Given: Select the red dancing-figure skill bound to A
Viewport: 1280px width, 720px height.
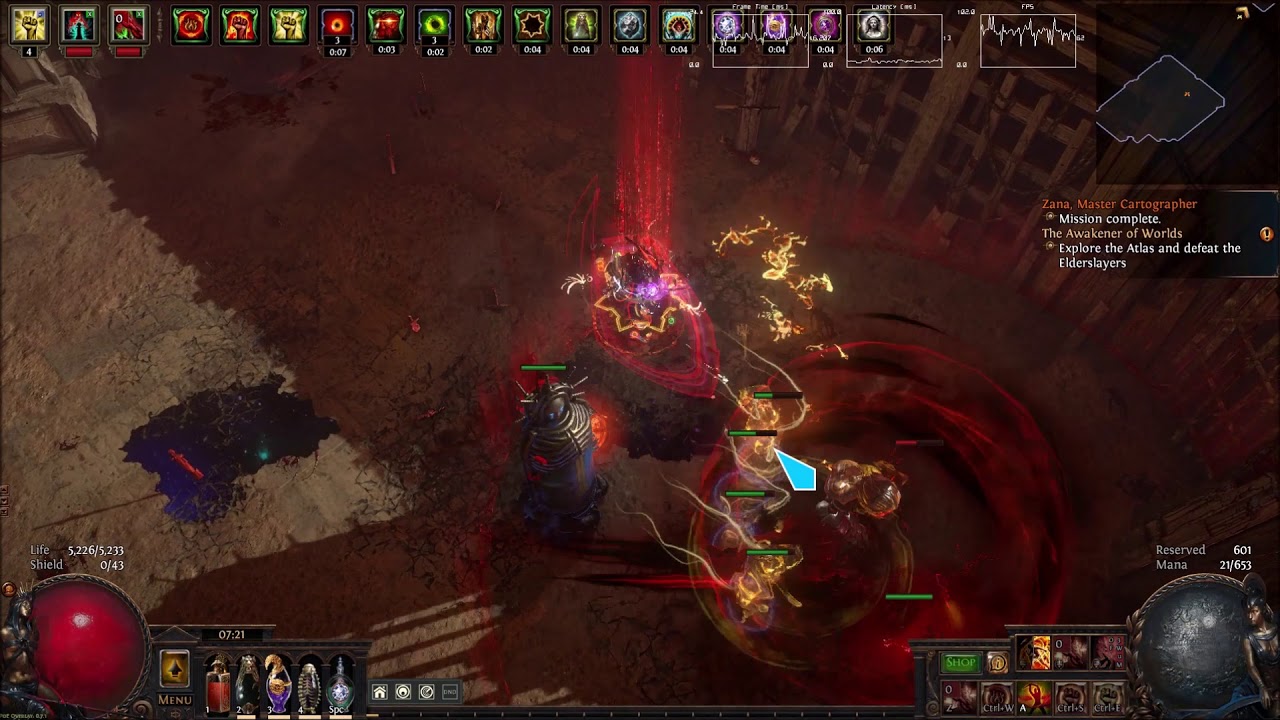Looking at the screenshot, I should click(1034, 695).
